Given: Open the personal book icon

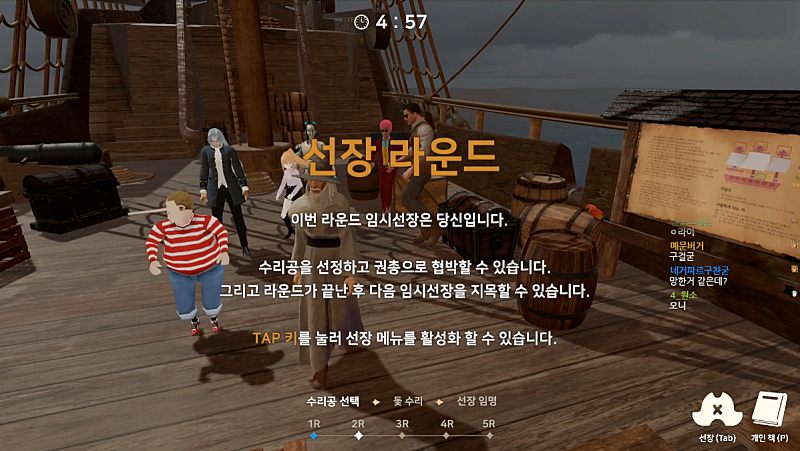Looking at the screenshot, I should [x=770, y=410].
